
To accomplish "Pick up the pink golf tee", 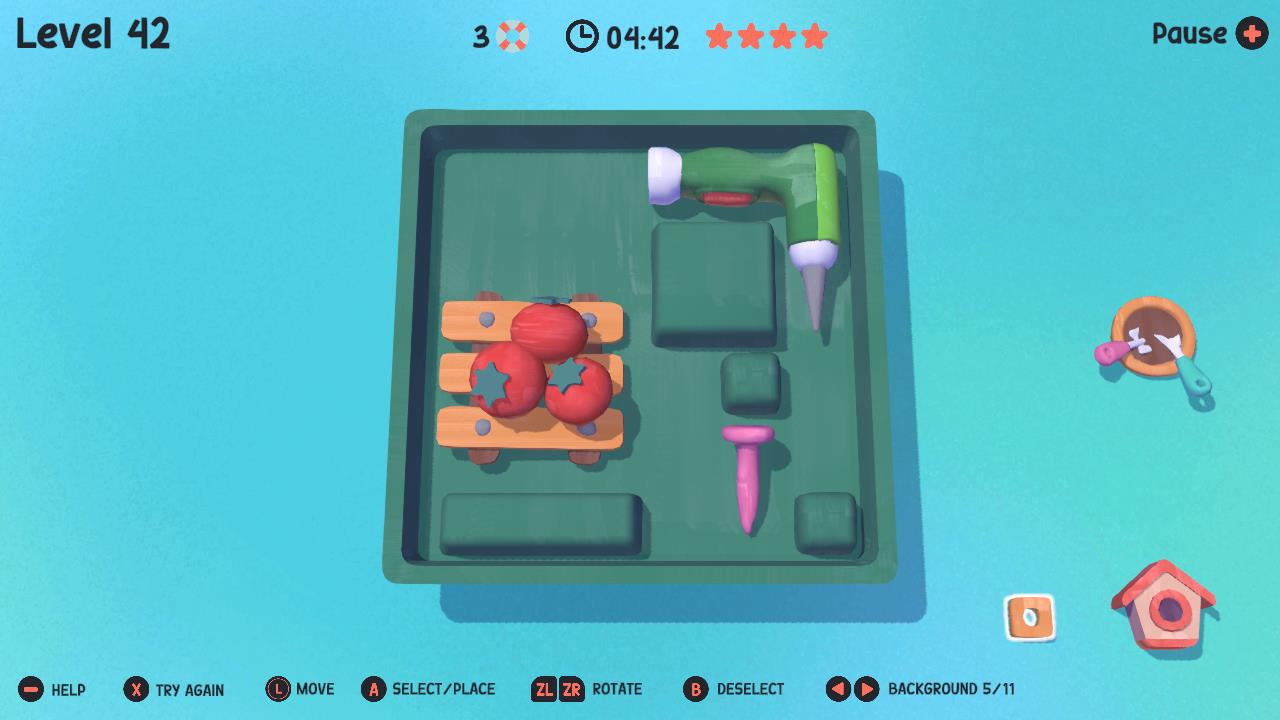I will point(745,475).
